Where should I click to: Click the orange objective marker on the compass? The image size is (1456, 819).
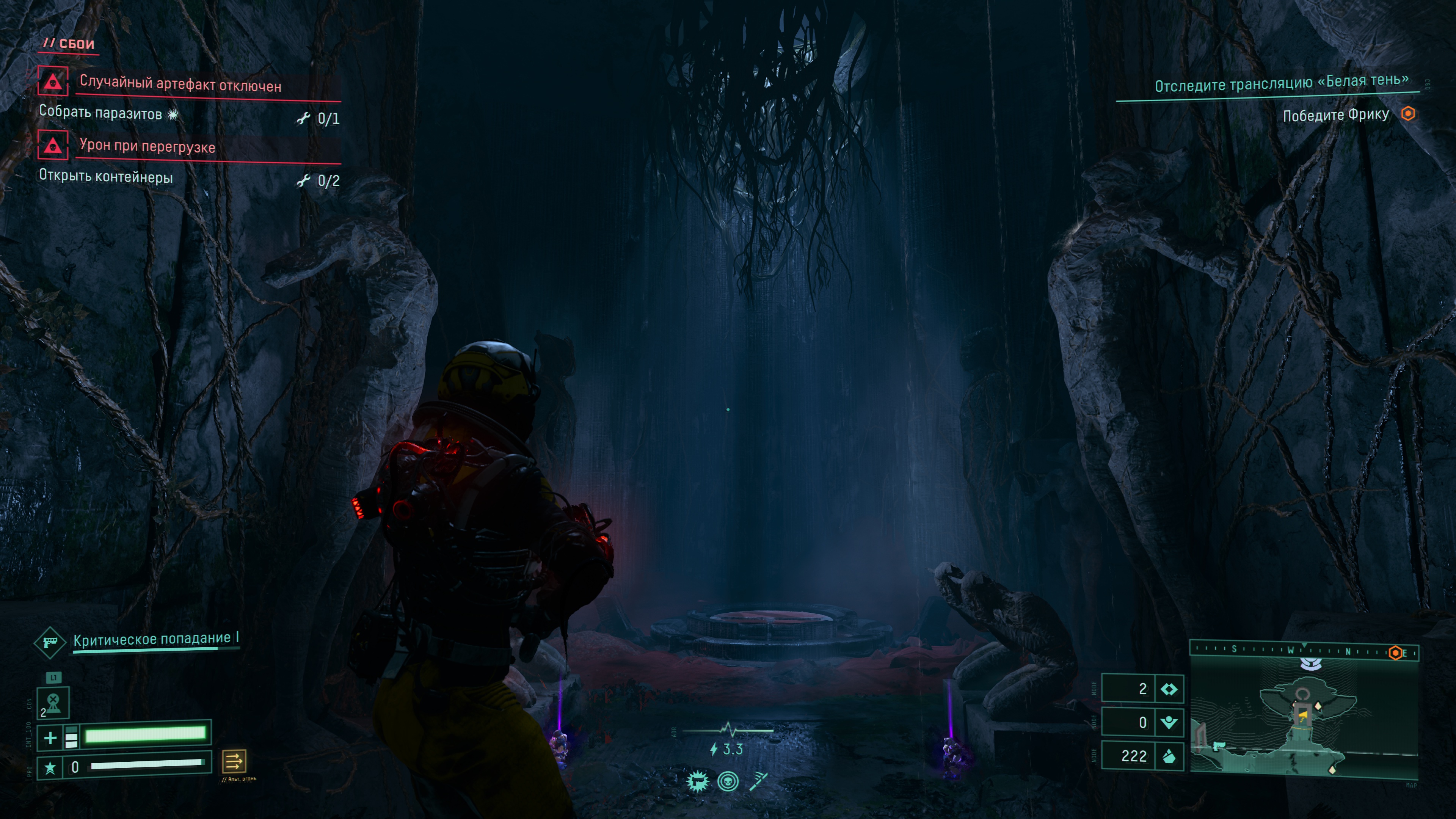(x=1395, y=653)
